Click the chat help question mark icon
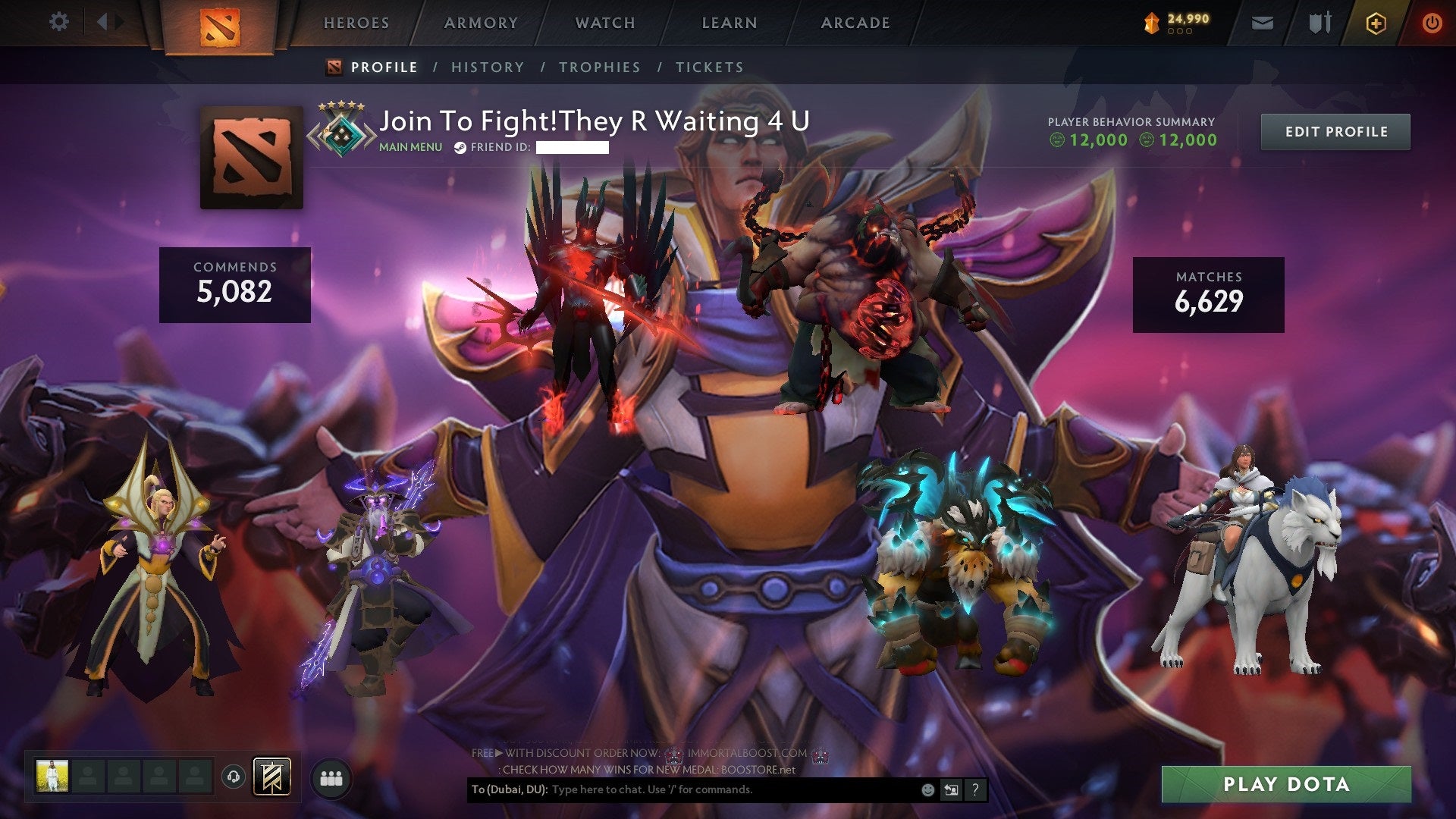The width and height of the screenshot is (1456, 819). pyautogui.click(x=974, y=789)
